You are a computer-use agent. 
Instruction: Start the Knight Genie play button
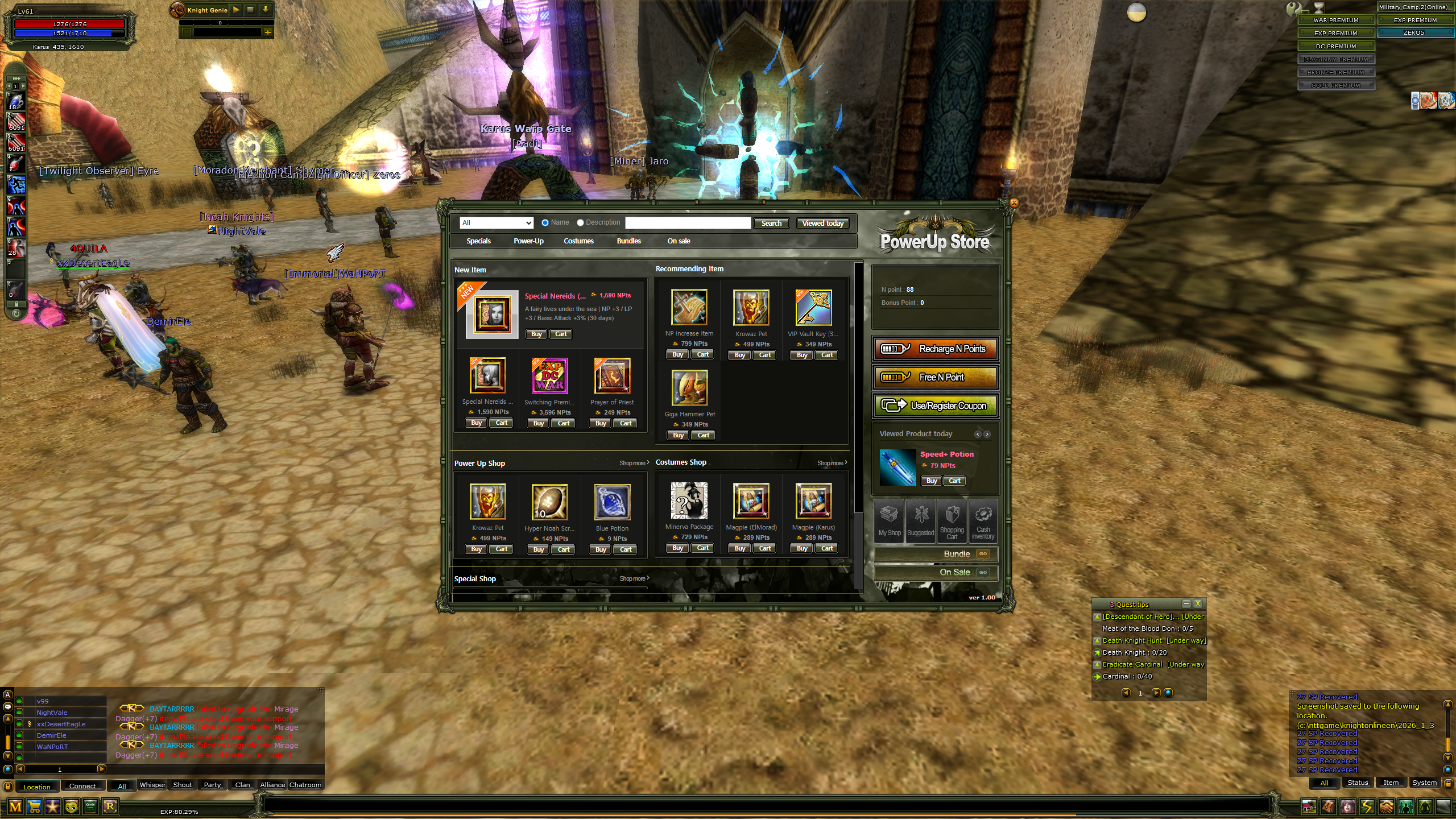(x=236, y=10)
